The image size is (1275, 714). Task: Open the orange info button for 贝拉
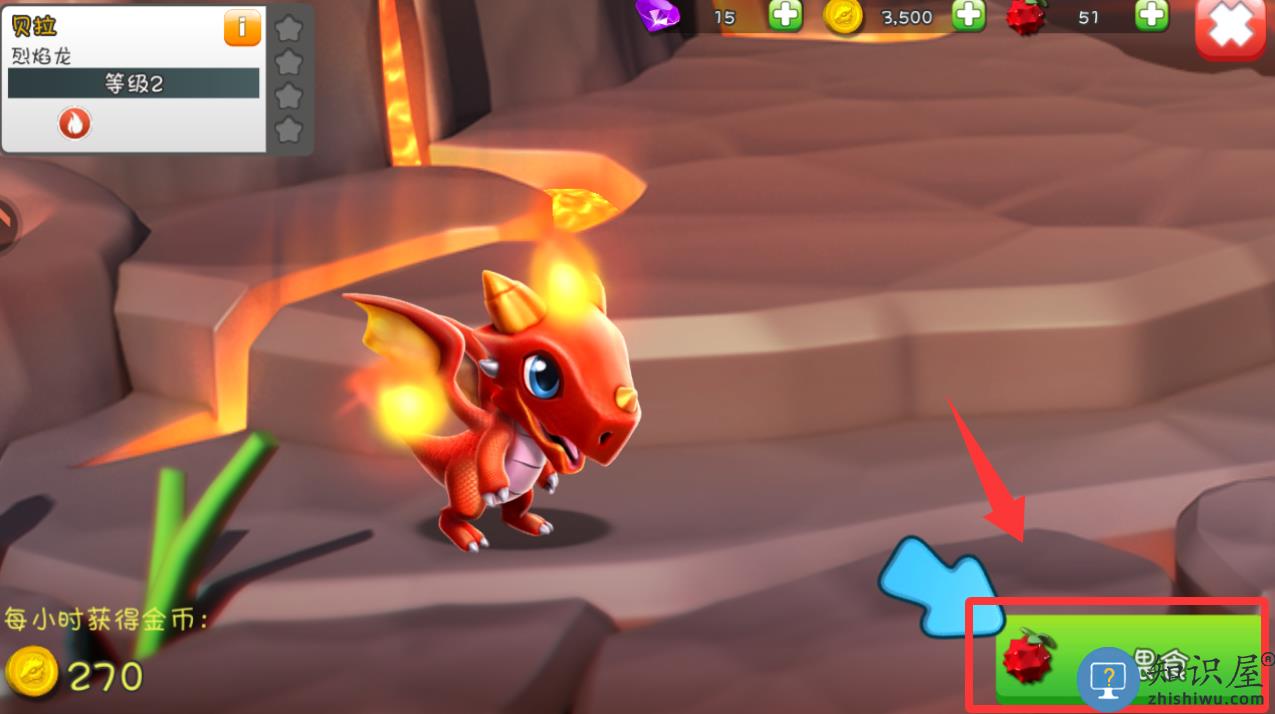(x=242, y=27)
